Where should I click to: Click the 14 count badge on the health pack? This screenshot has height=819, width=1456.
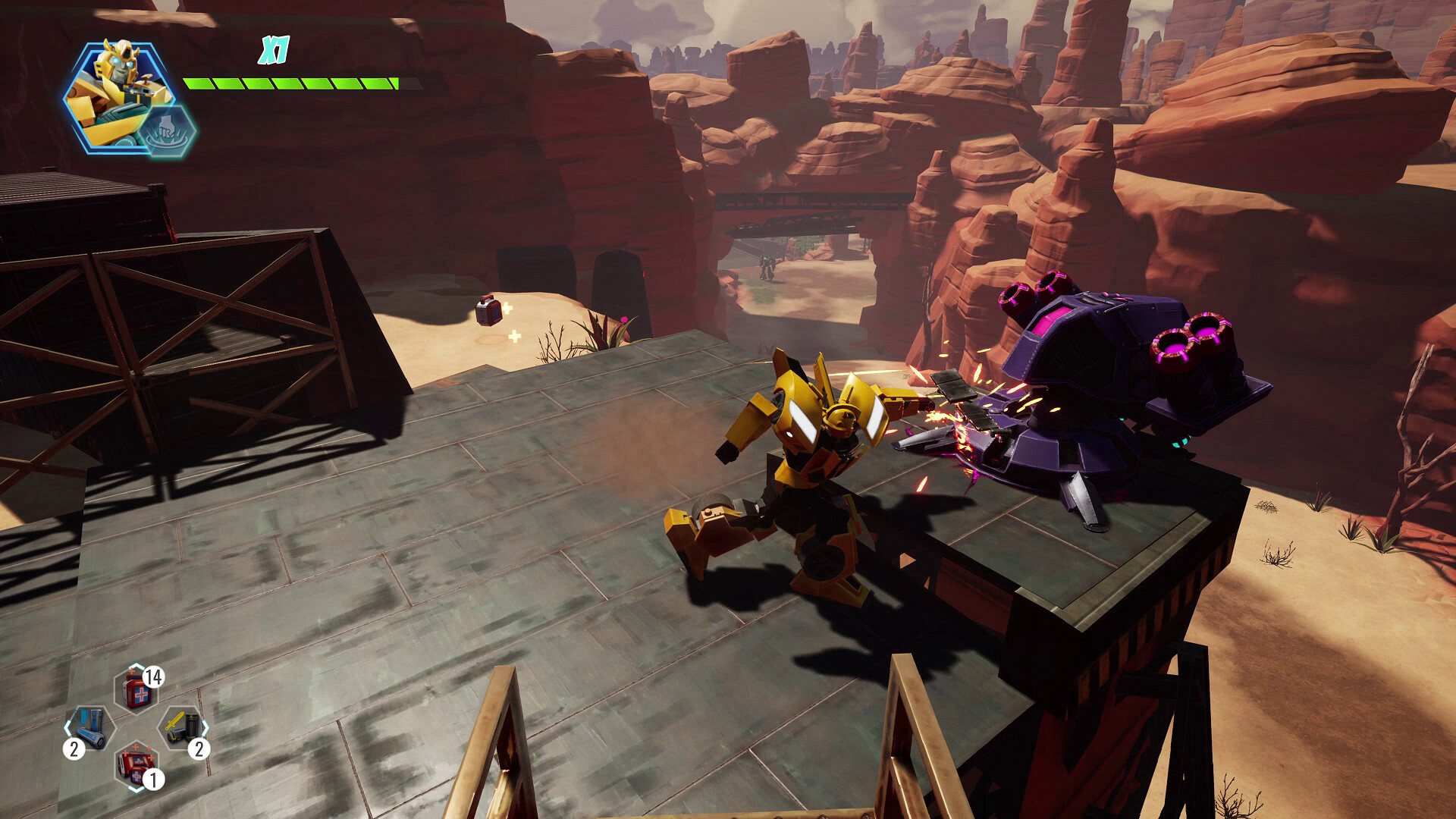tap(154, 679)
